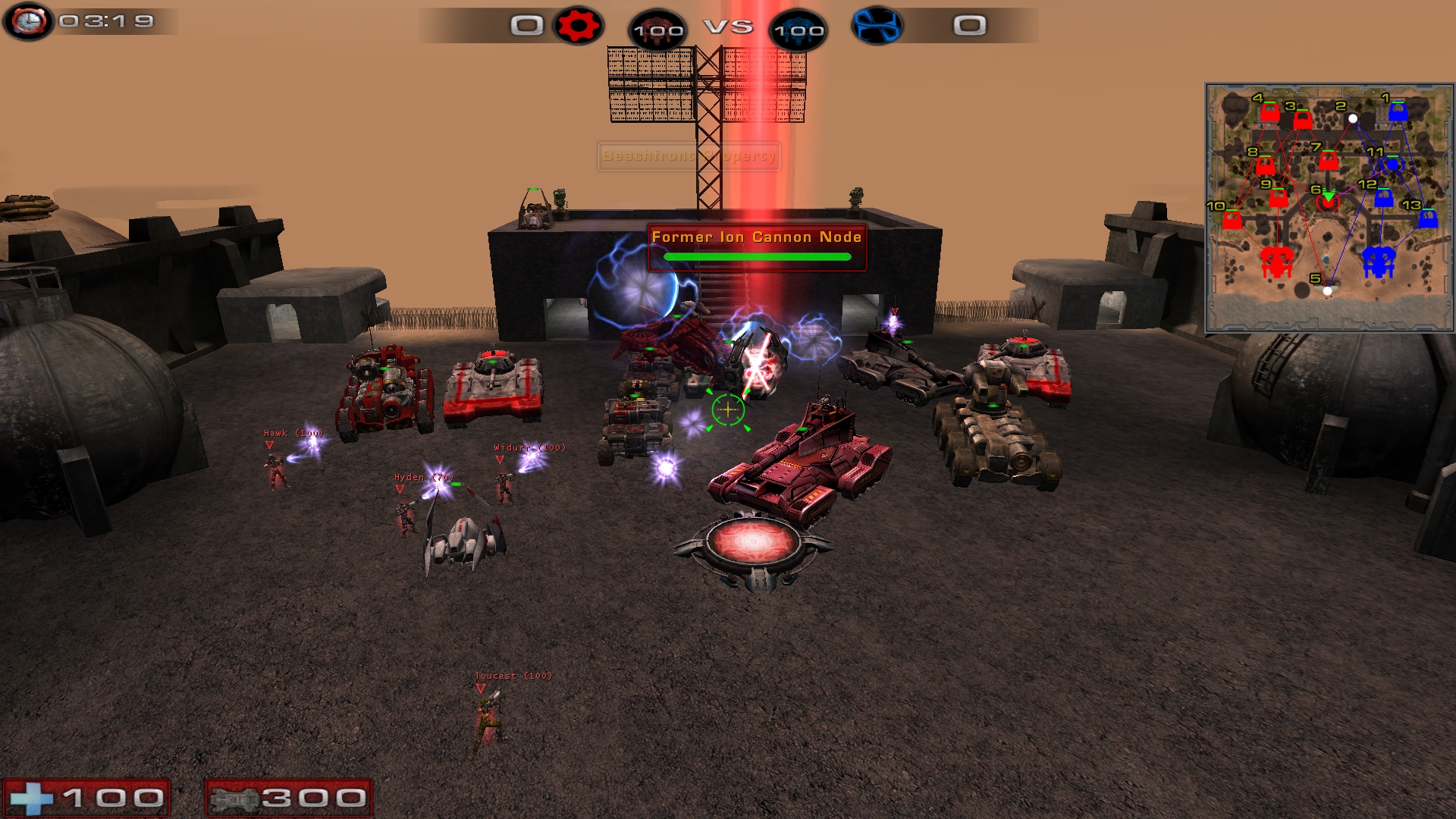Select red node 4 on the minimap
The height and width of the screenshot is (819, 1456).
pos(1270,113)
